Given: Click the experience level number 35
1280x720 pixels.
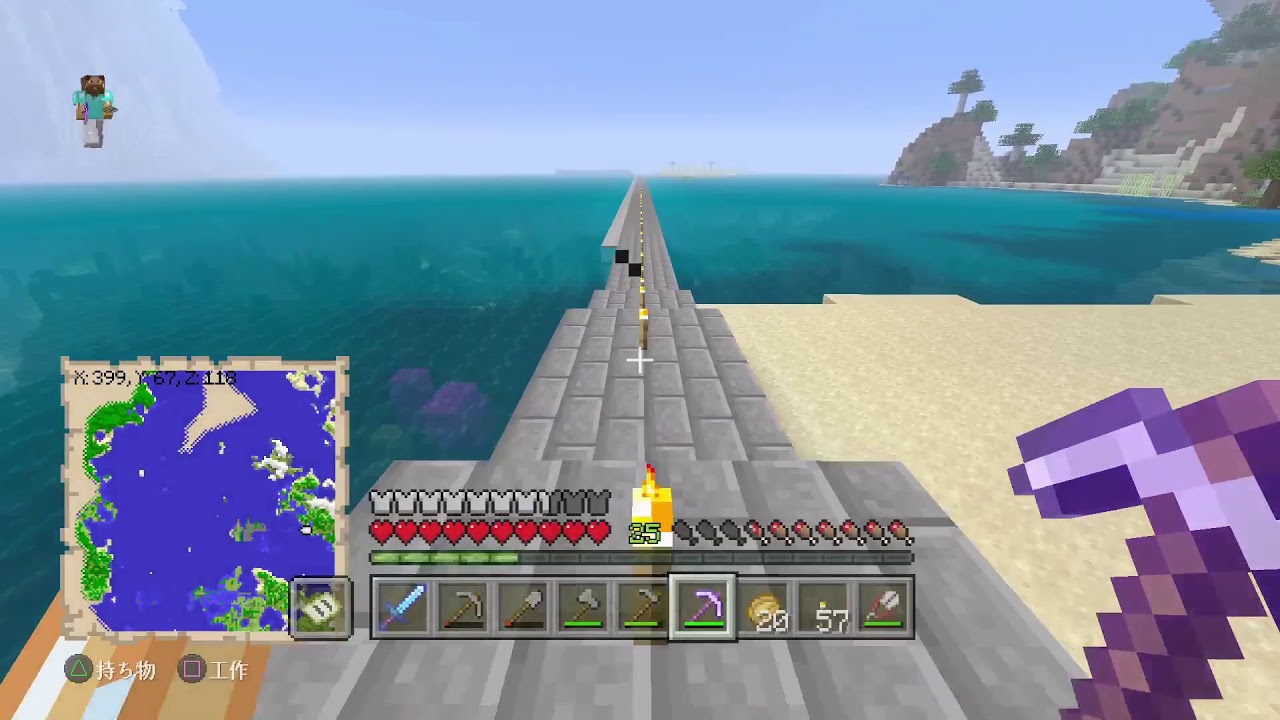Looking at the screenshot, I should [644, 532].
